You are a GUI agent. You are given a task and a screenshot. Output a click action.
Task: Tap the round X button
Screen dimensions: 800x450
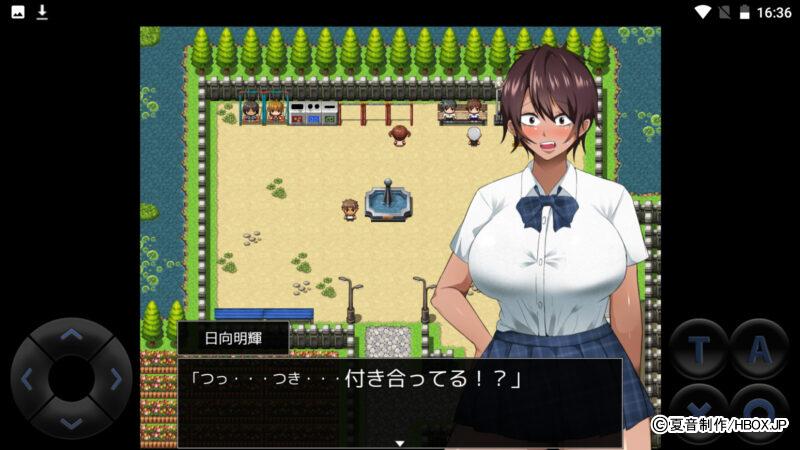[698, 409]
